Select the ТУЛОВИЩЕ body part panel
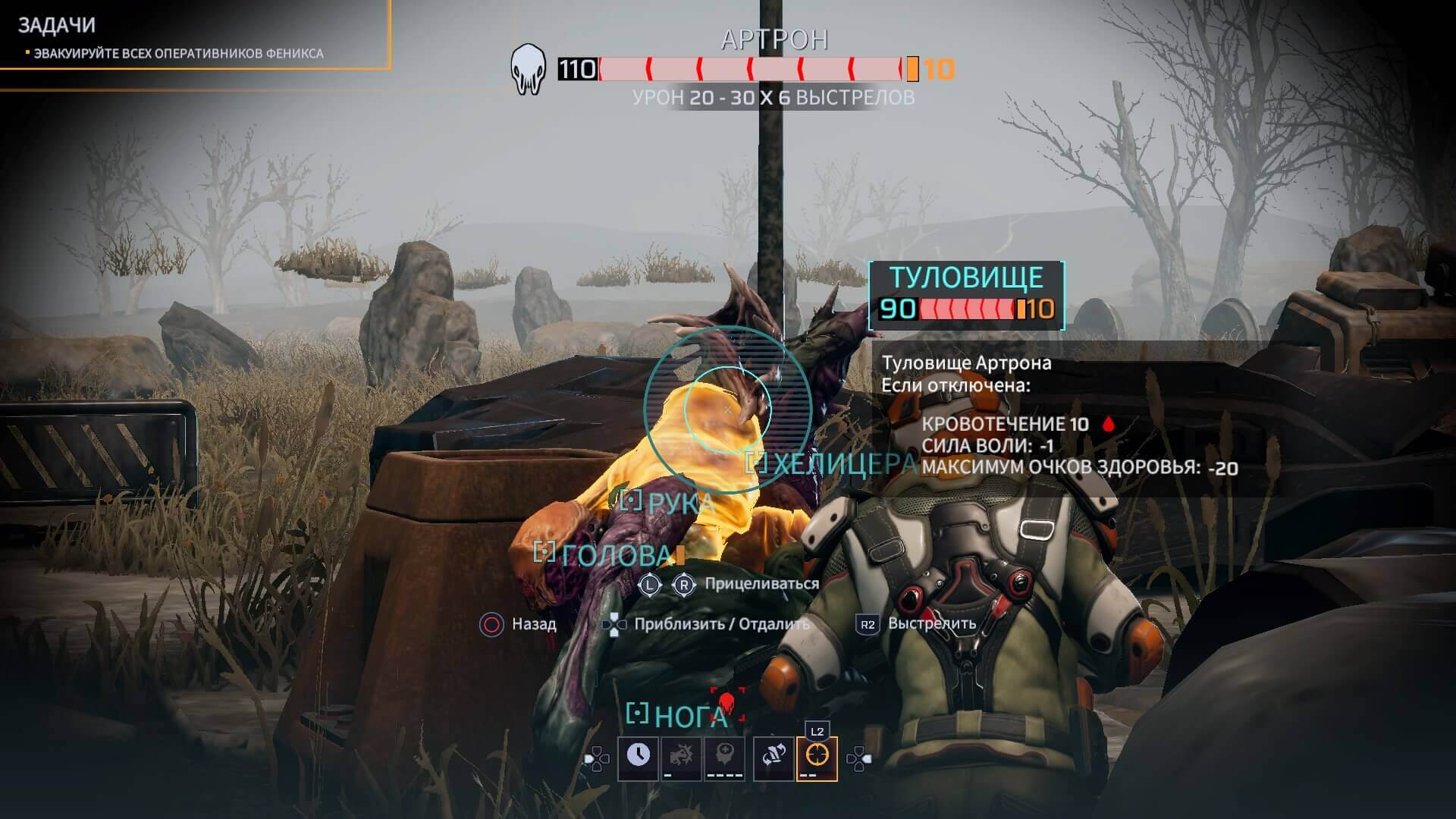The image size is (1456, 819). (966, 295)
